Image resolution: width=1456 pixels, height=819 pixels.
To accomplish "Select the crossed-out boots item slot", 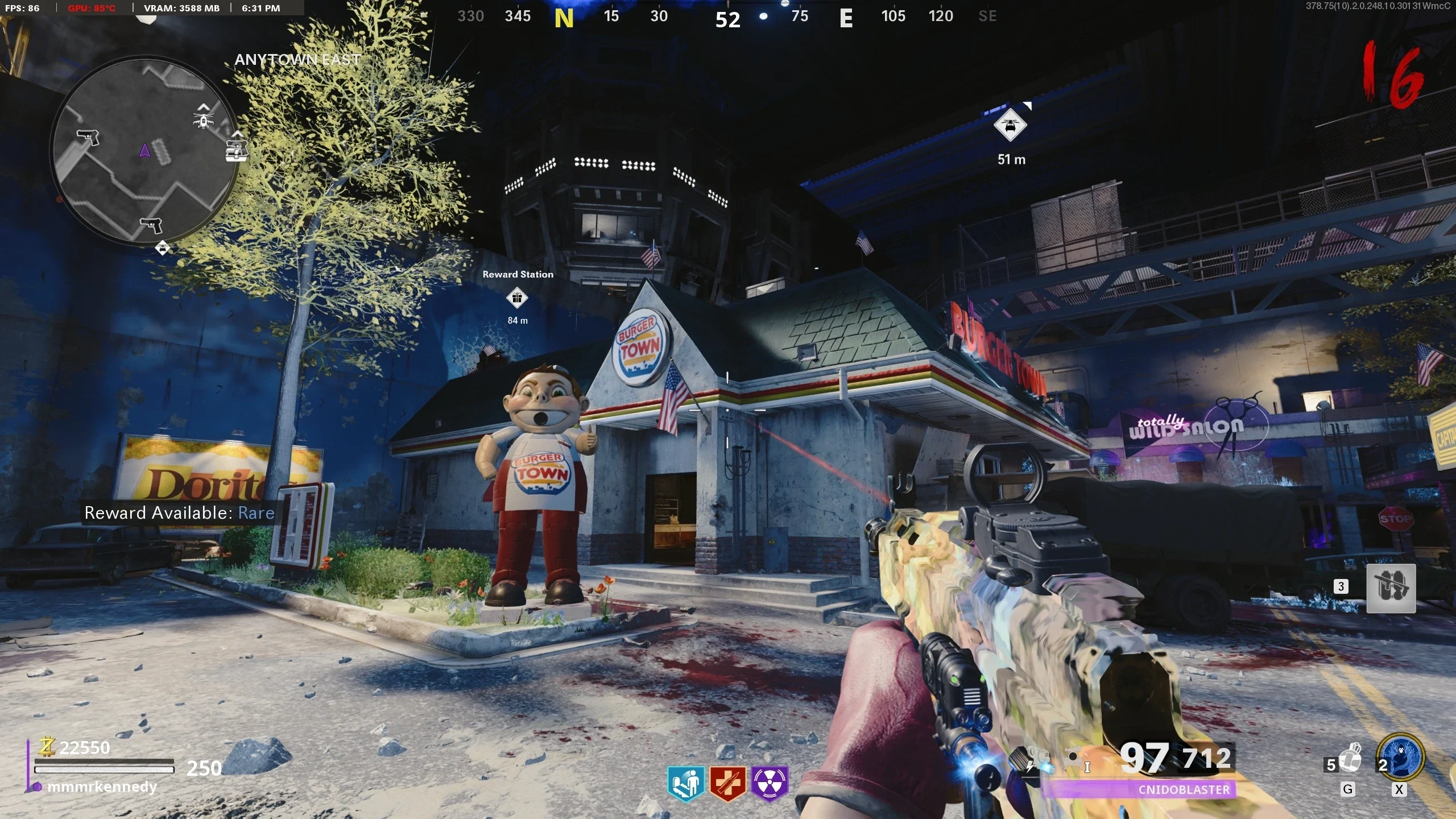I will [1391, 588].
